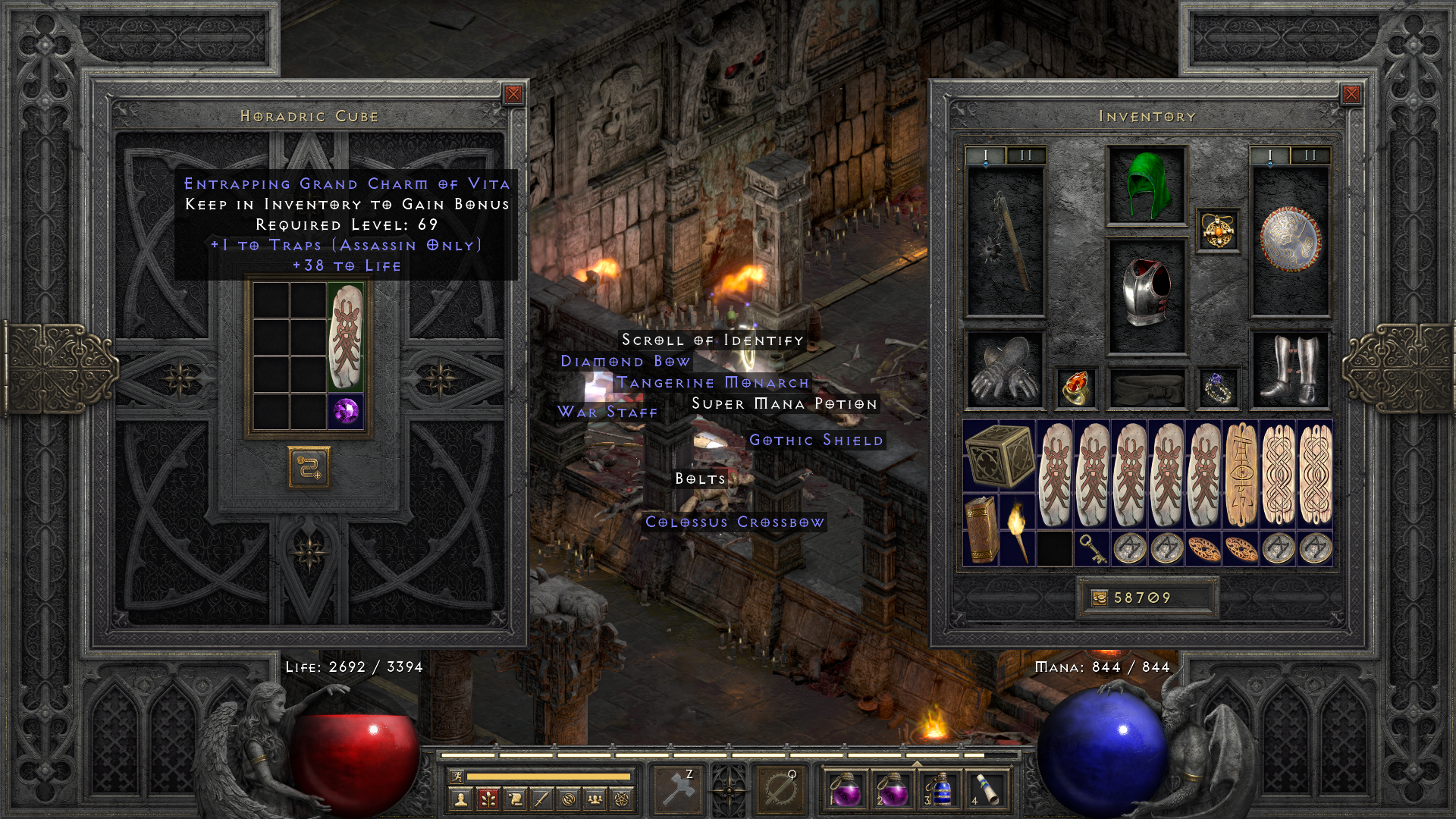Open the gold amount button

1099,598
